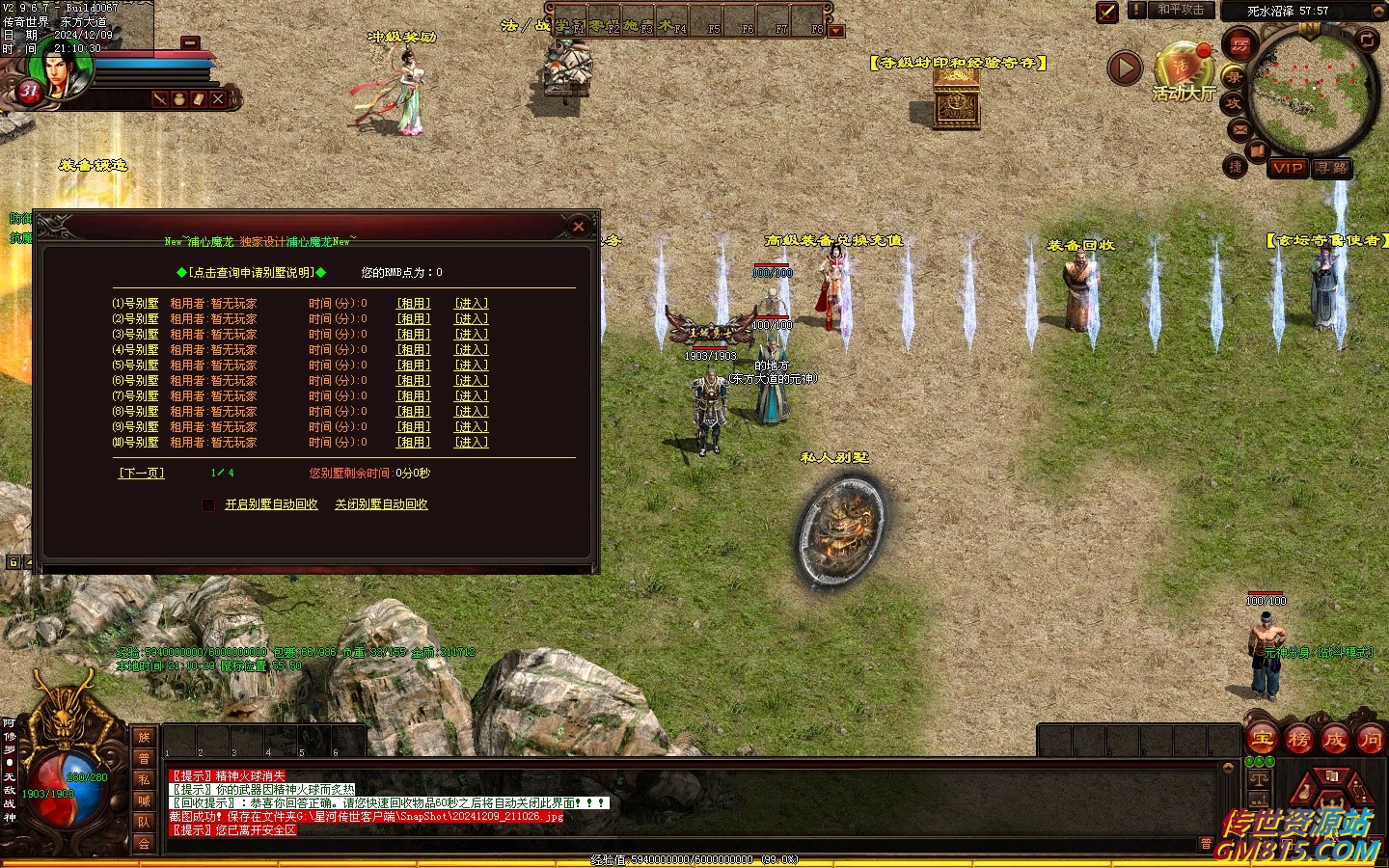Switch chat to the guild (会) channel
Screen dimensions: 1389x868
(x=144, y=843)
